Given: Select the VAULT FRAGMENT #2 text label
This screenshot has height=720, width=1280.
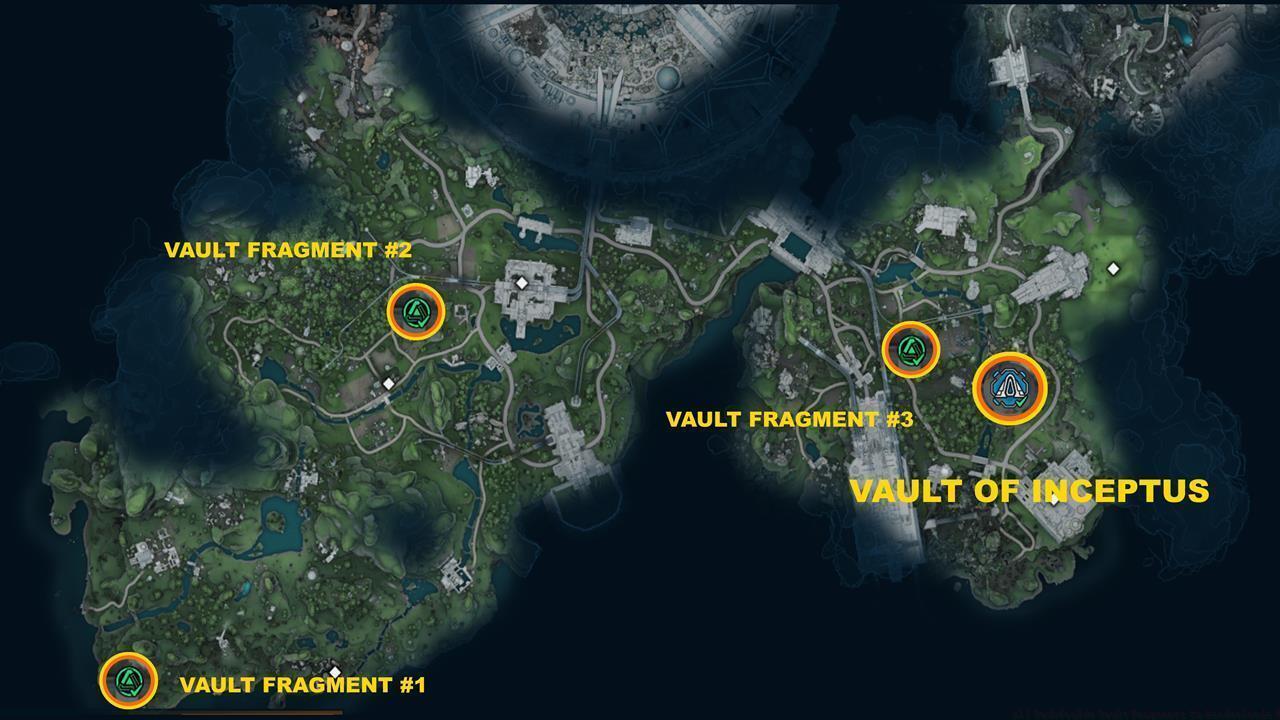Looking at the screenshot, I should (x=288, y=250).
